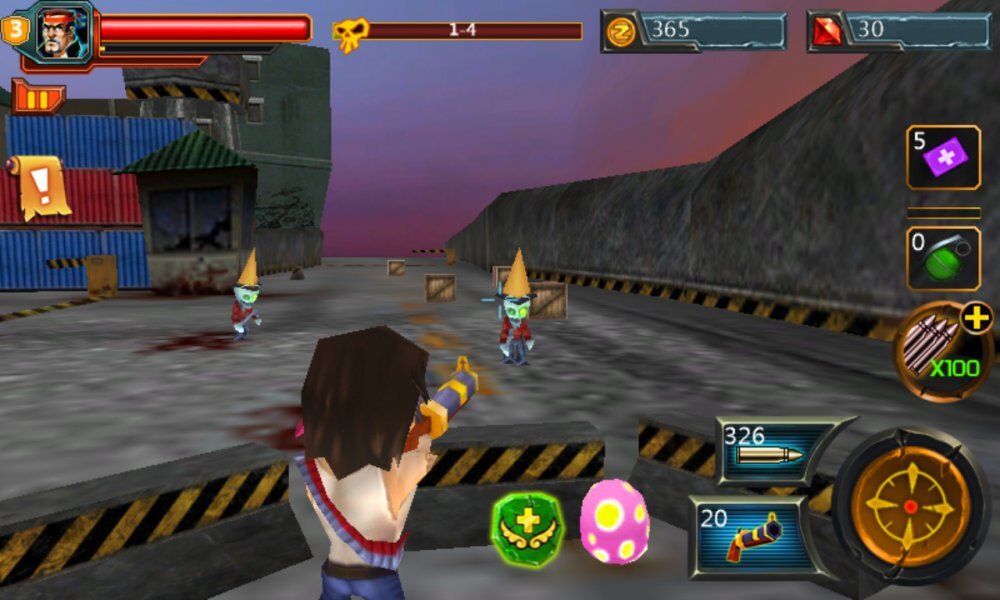Viewport: 1000px width, 600px height.
Task: Tap the orange crosshair fire button
Action: pyautogui.click(x=910, y=506)
